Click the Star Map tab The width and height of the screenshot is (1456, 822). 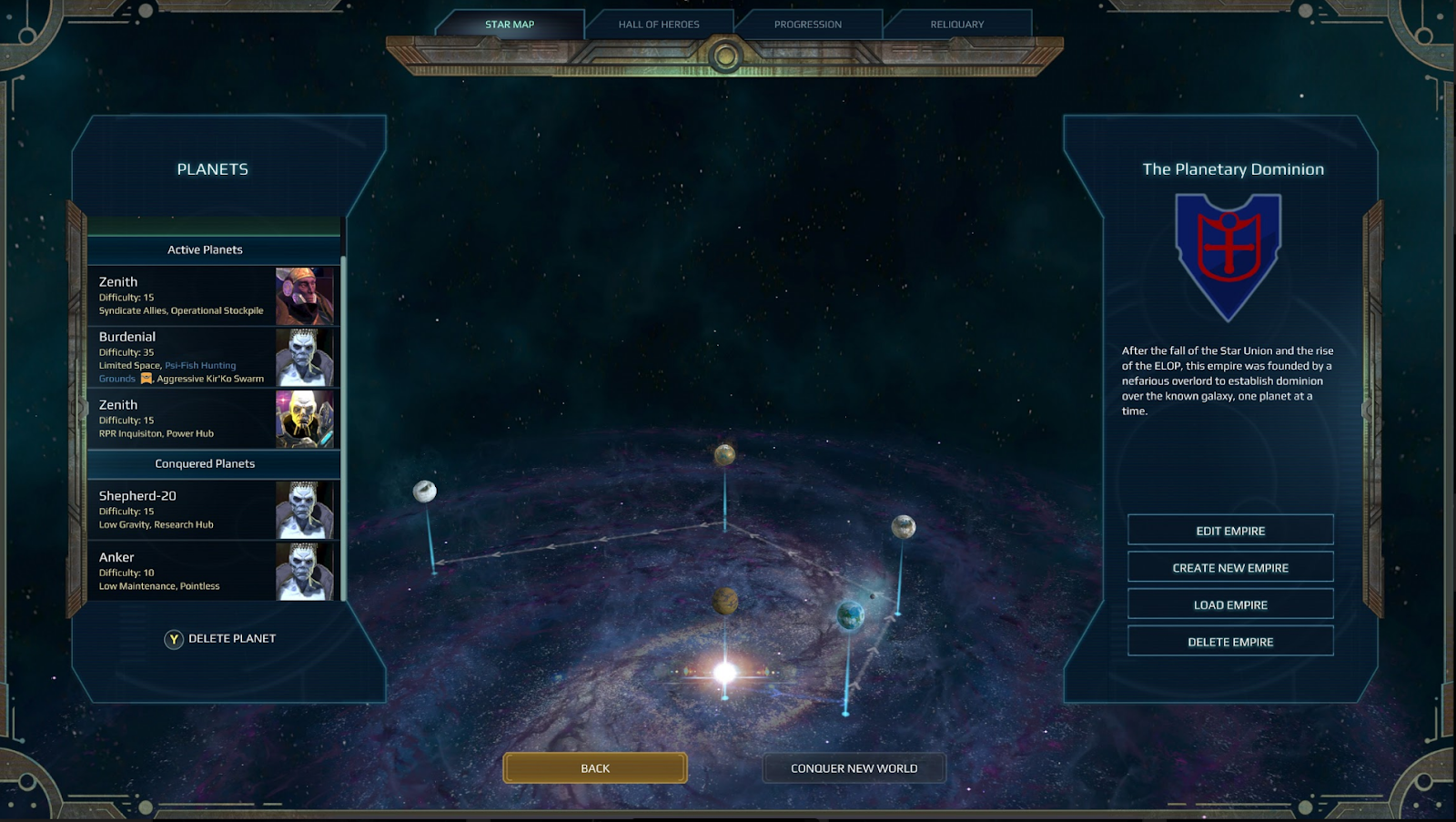click(510, 25)
